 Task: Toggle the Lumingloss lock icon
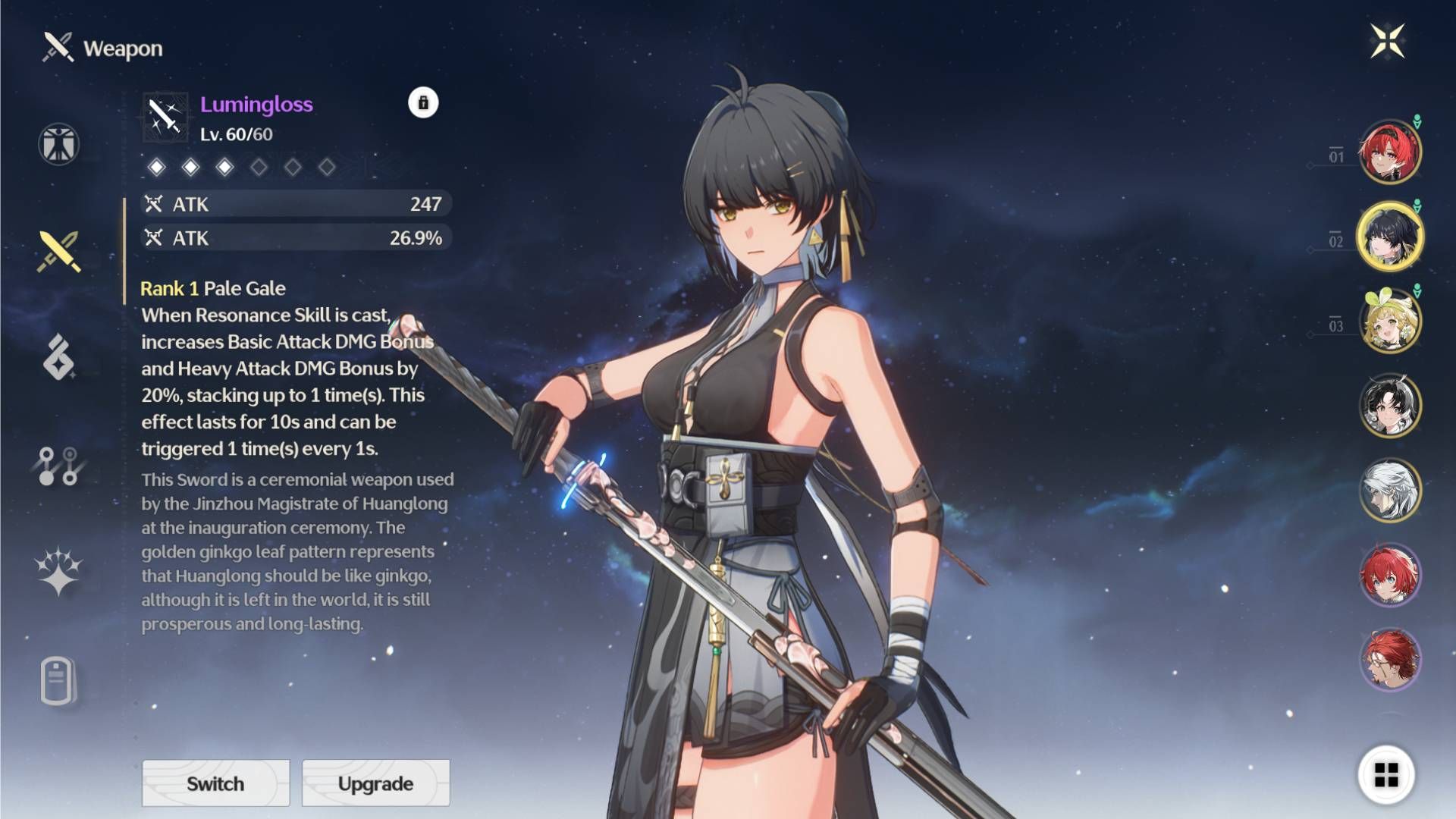423,102
